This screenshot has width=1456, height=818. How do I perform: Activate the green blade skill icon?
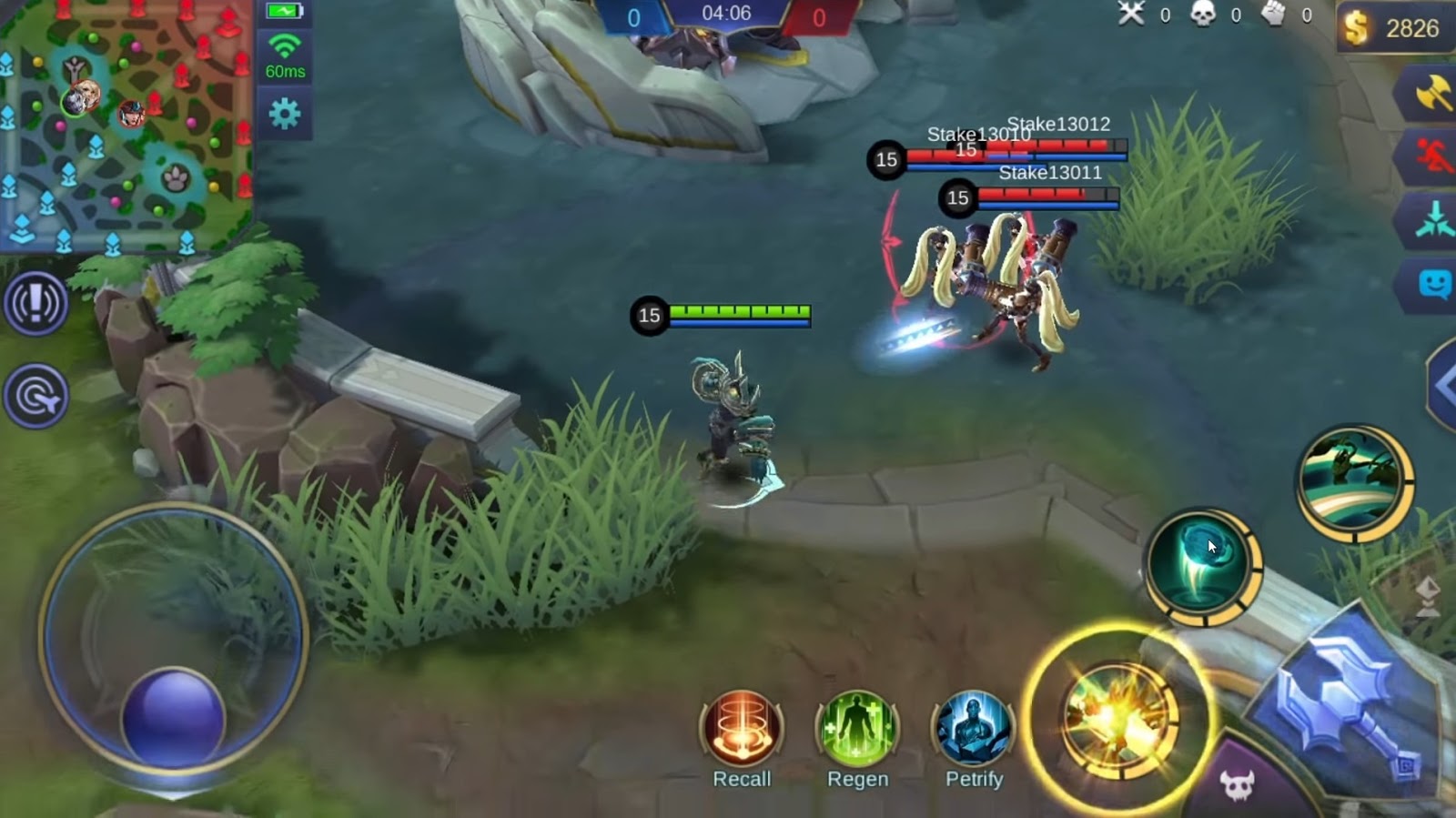click(x=1355, y=483)
